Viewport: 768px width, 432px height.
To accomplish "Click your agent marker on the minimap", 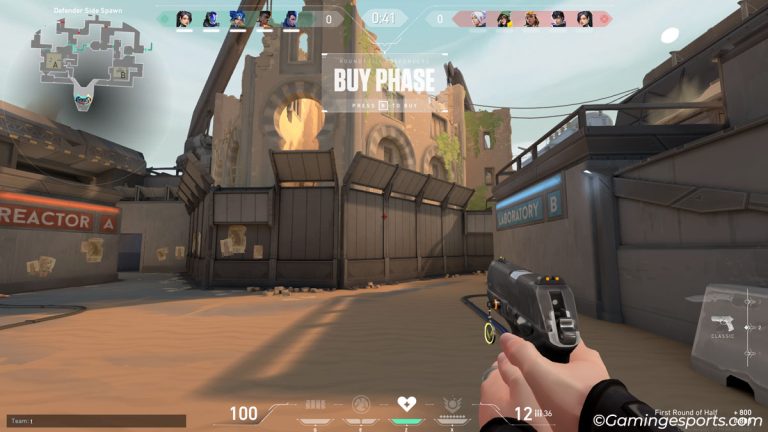I will [82, 99].
